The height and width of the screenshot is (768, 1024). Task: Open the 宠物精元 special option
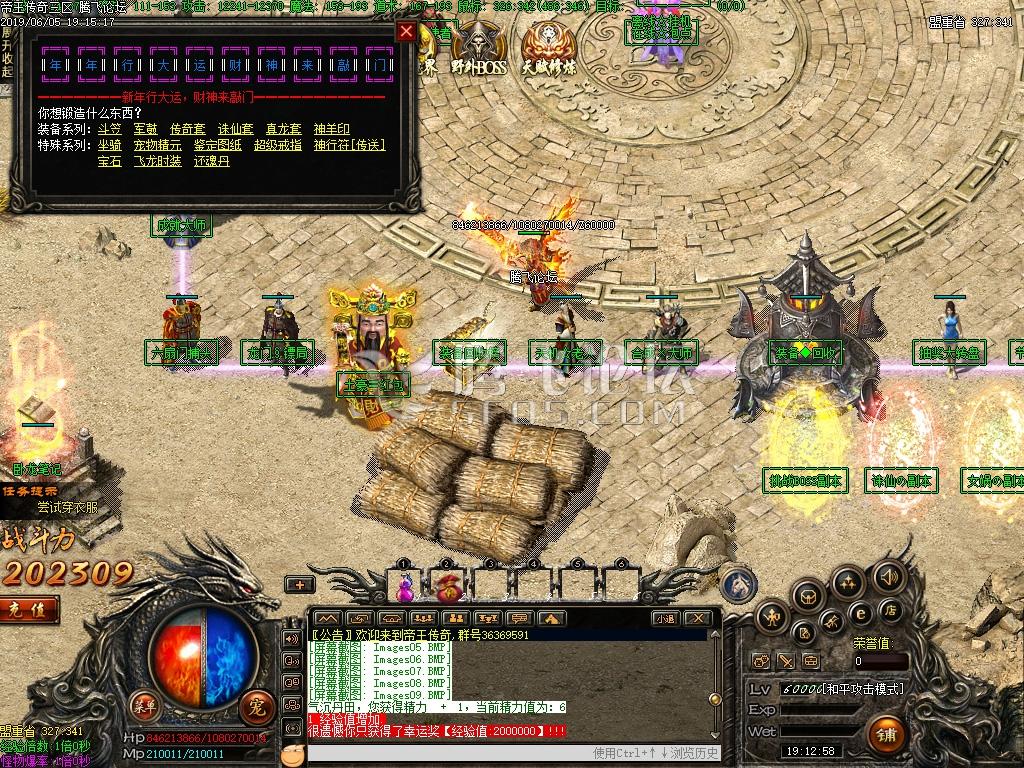158,145
